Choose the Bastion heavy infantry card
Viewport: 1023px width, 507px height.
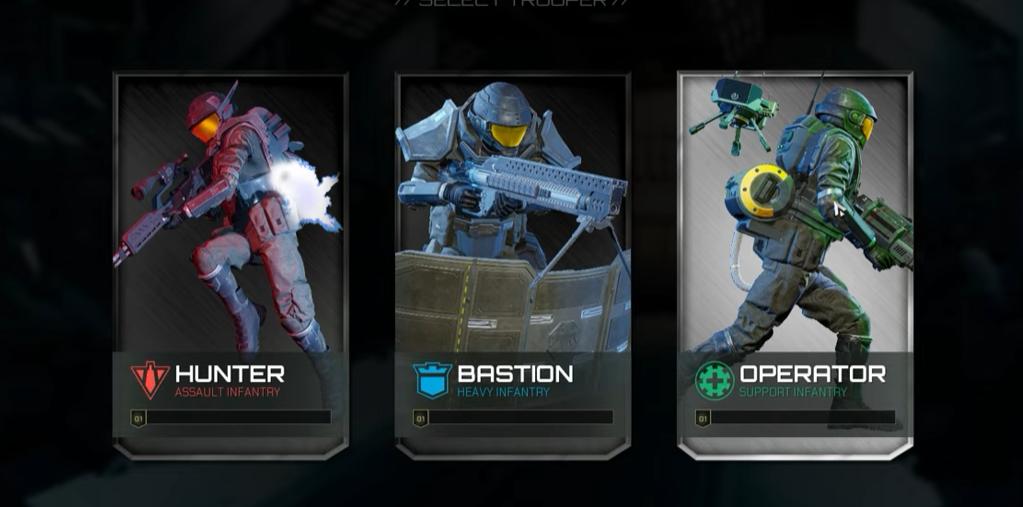click(x=513, y=265)
